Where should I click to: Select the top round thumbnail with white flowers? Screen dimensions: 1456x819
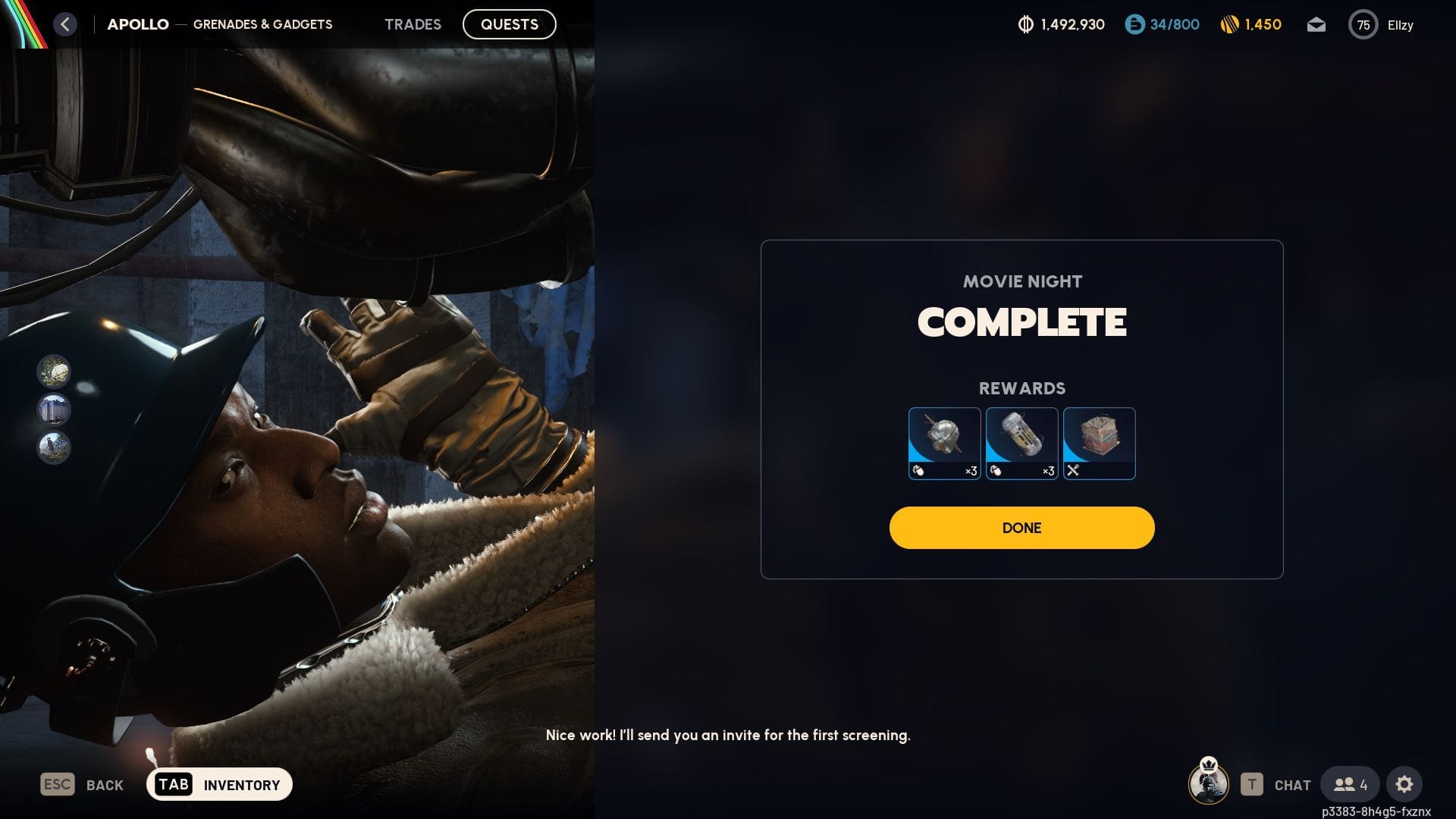[54, 372]
